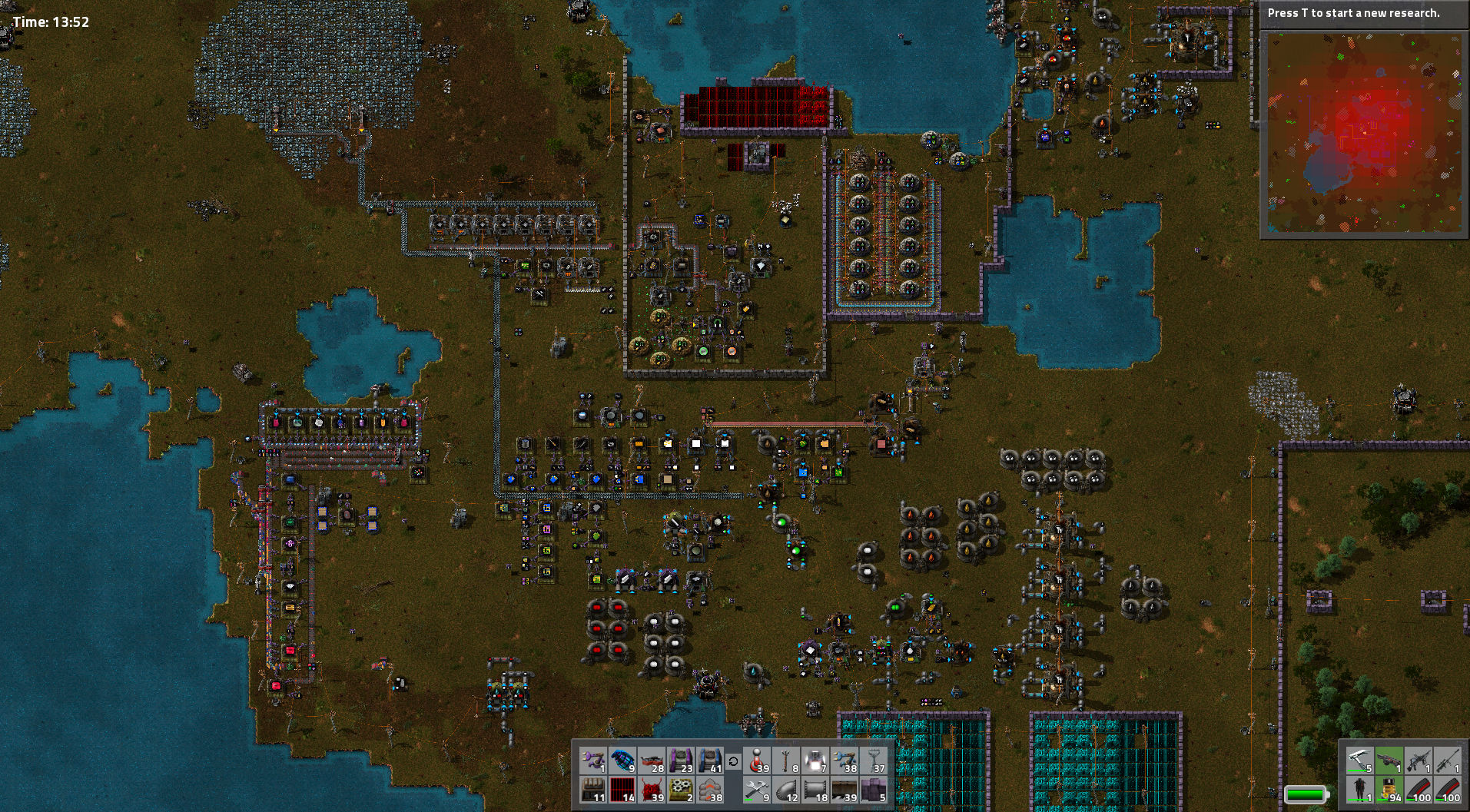This screenshot has width=1470, height=812.
Task: Pick the curved pipe elbow slot
Action: click(786, 790)
